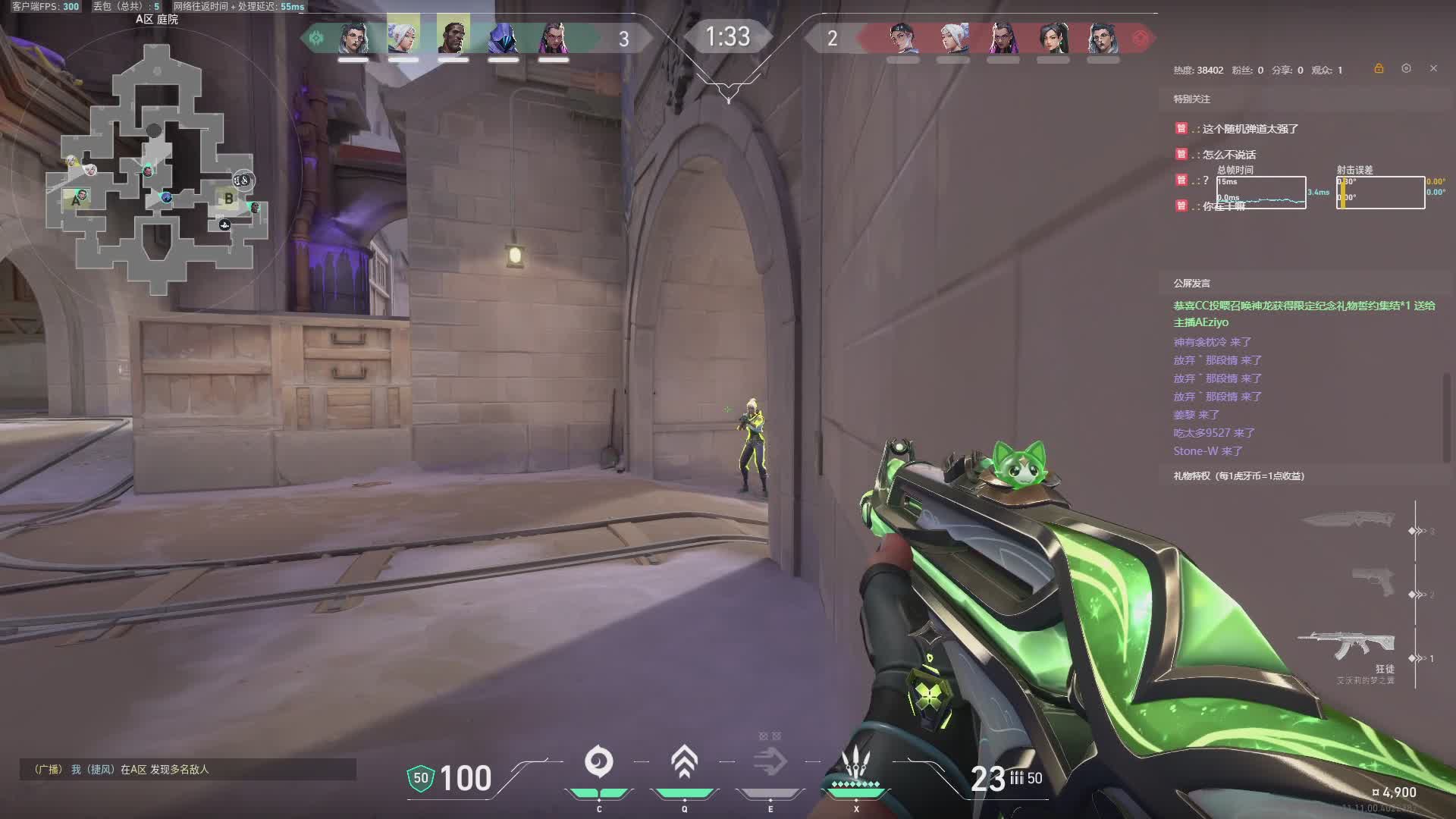1456x819 pixels.
Task: Select the knife in the weapon list
Action: (1349, 520)
